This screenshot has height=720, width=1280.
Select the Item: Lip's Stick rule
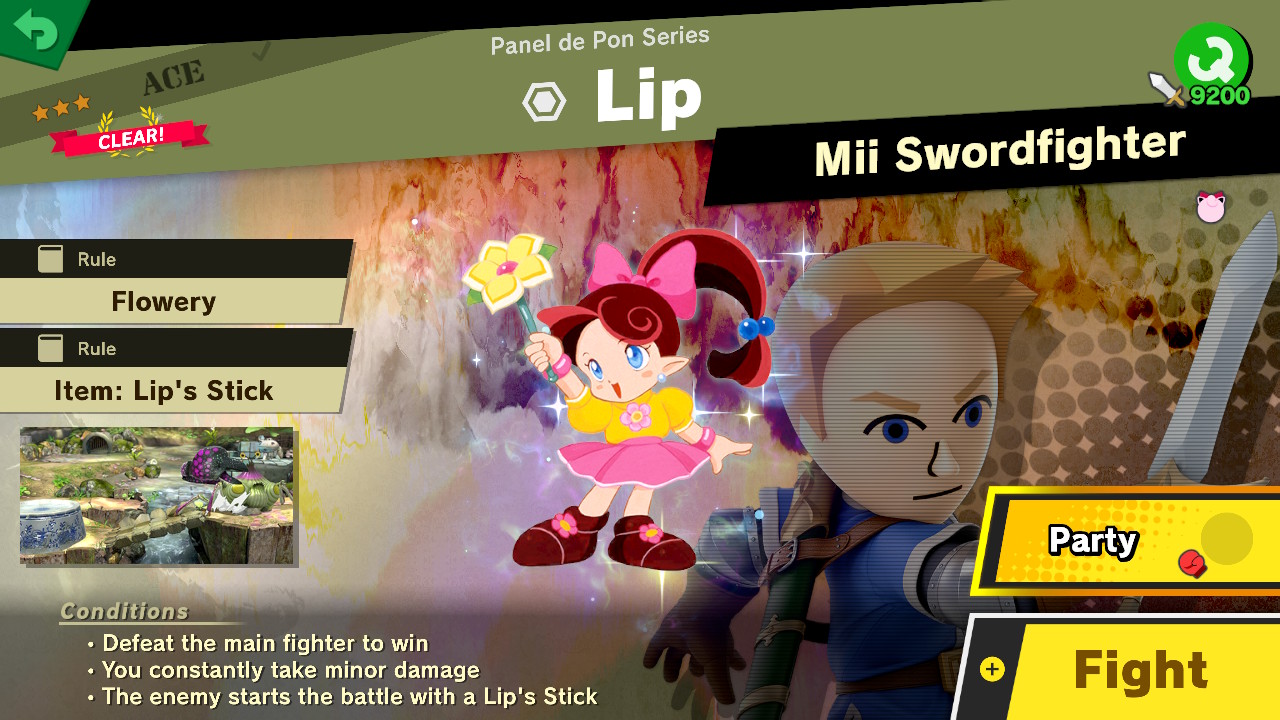[165, 390]
